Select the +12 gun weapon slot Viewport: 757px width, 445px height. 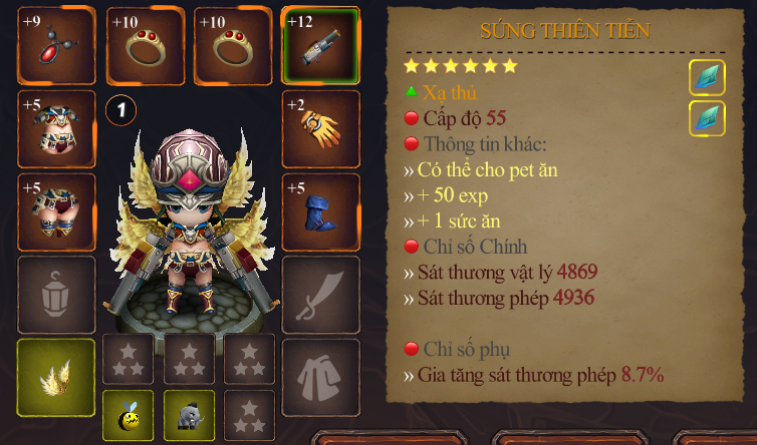point(320,46)
